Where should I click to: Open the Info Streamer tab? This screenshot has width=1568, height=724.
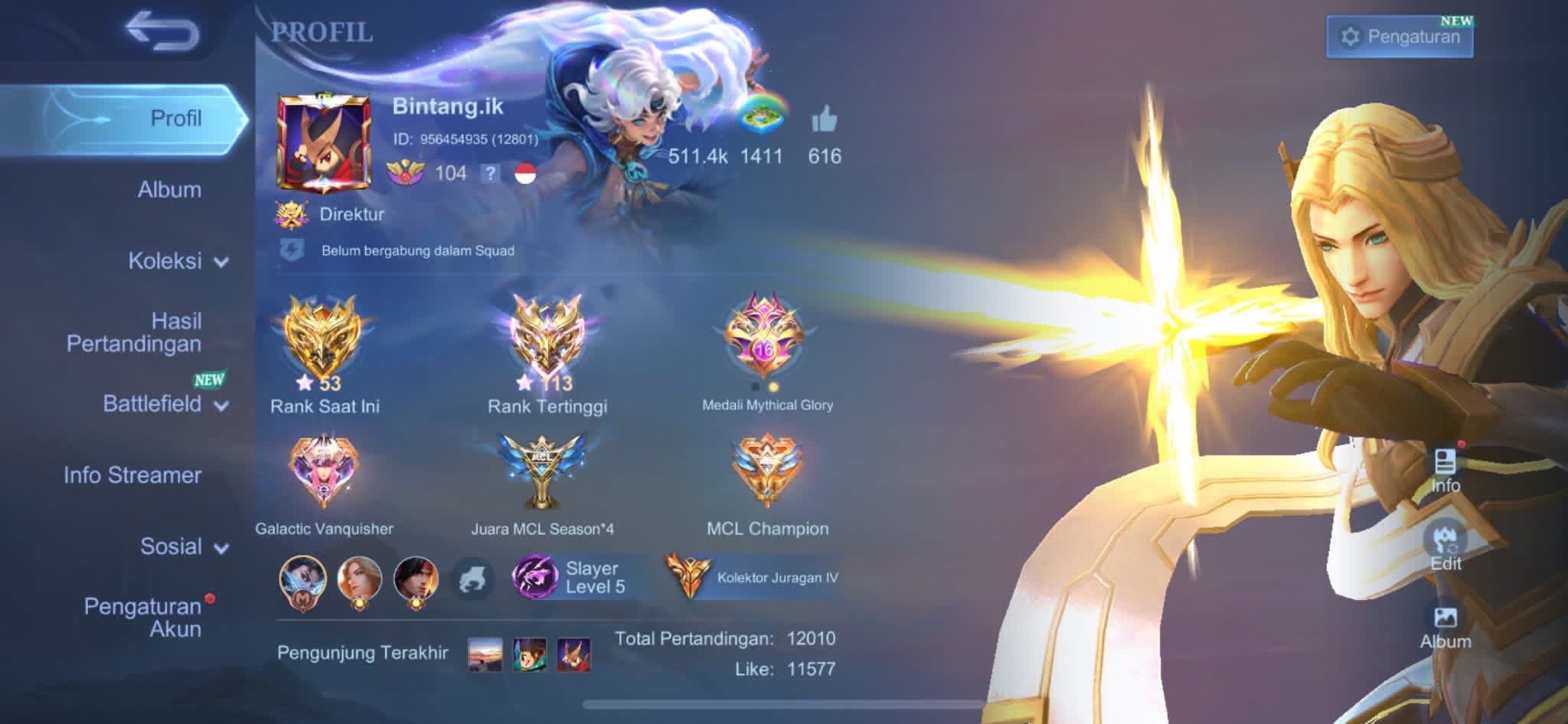tap(132, 475)
